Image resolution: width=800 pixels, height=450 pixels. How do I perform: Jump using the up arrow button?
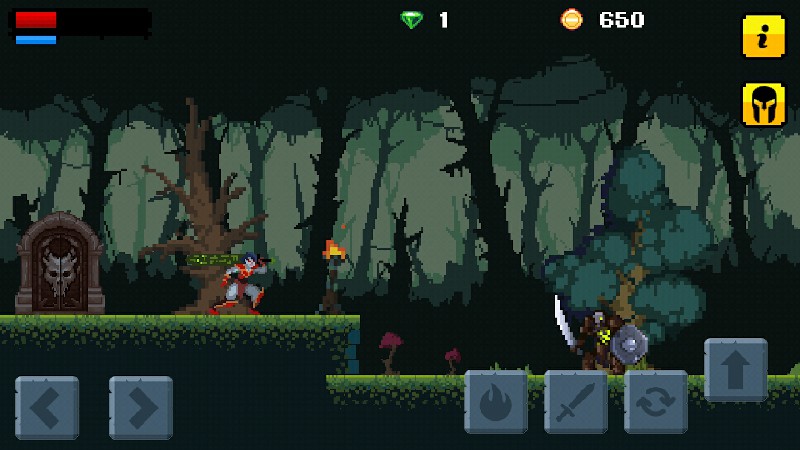[x=736, y=369]
